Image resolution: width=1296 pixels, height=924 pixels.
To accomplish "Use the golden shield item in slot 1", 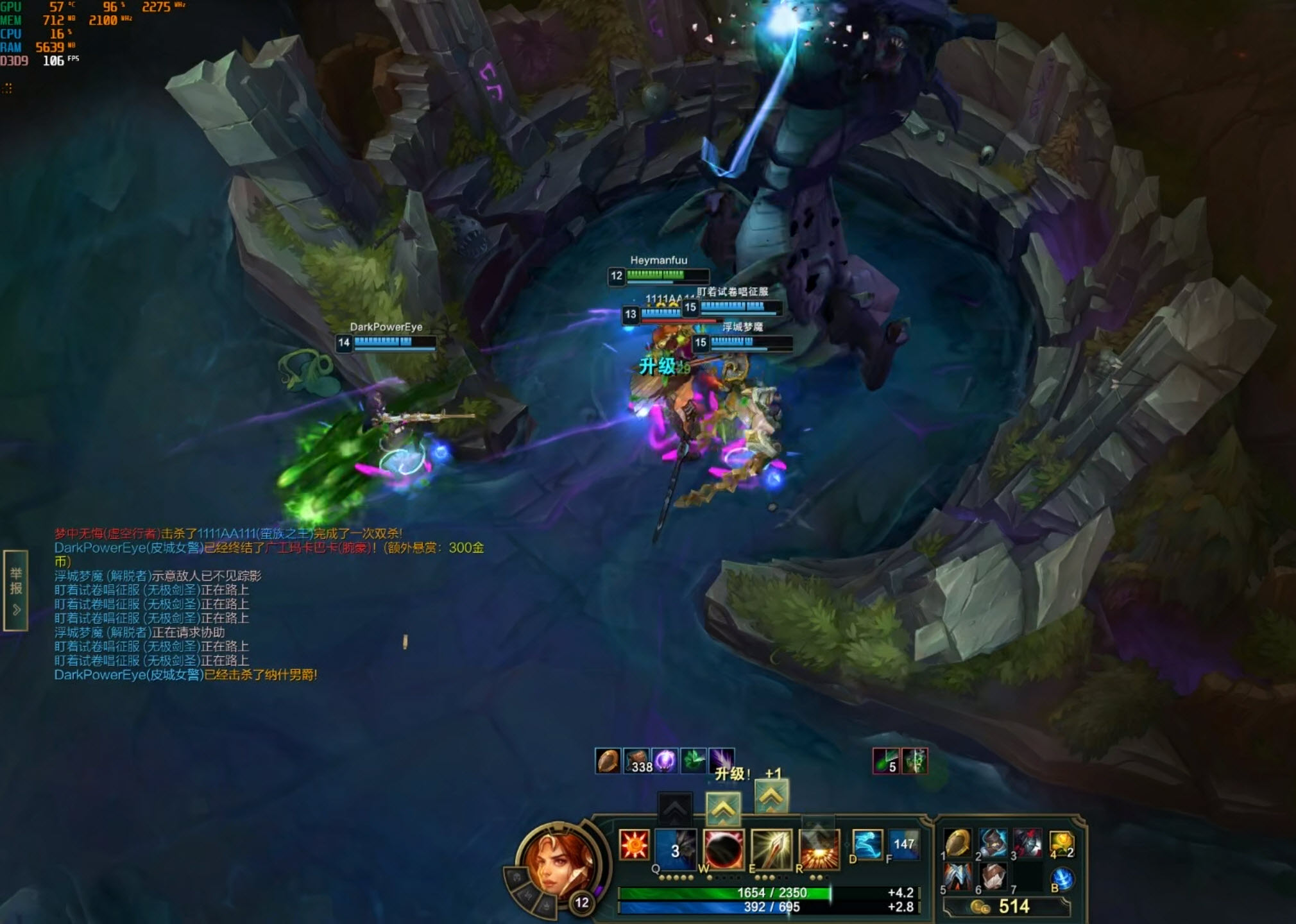I will (x=958, y=843).
